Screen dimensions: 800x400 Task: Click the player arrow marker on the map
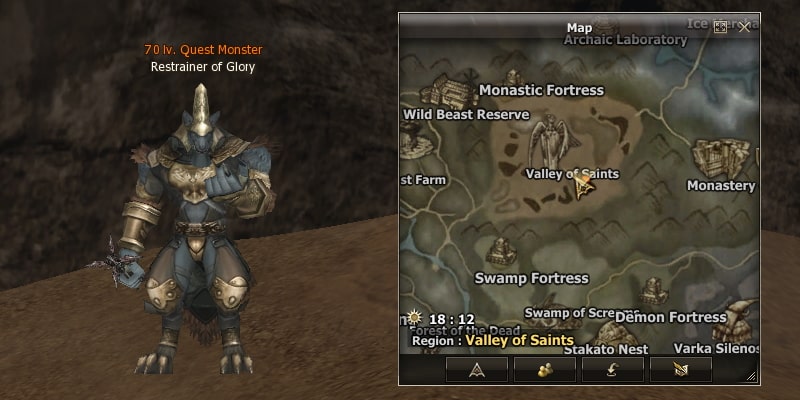click(582, 186)
